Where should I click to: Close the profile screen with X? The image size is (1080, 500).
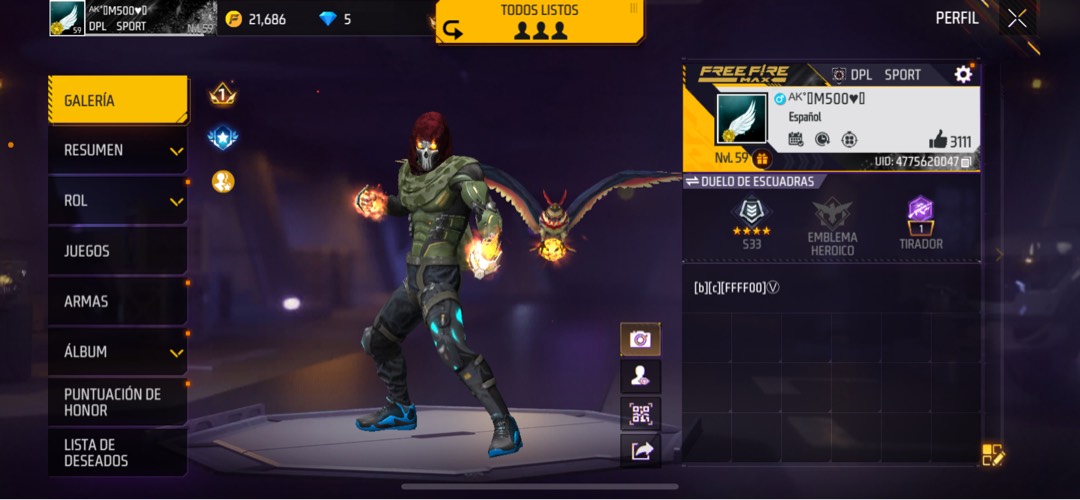pyautogui.click(x=1017, y=18)
